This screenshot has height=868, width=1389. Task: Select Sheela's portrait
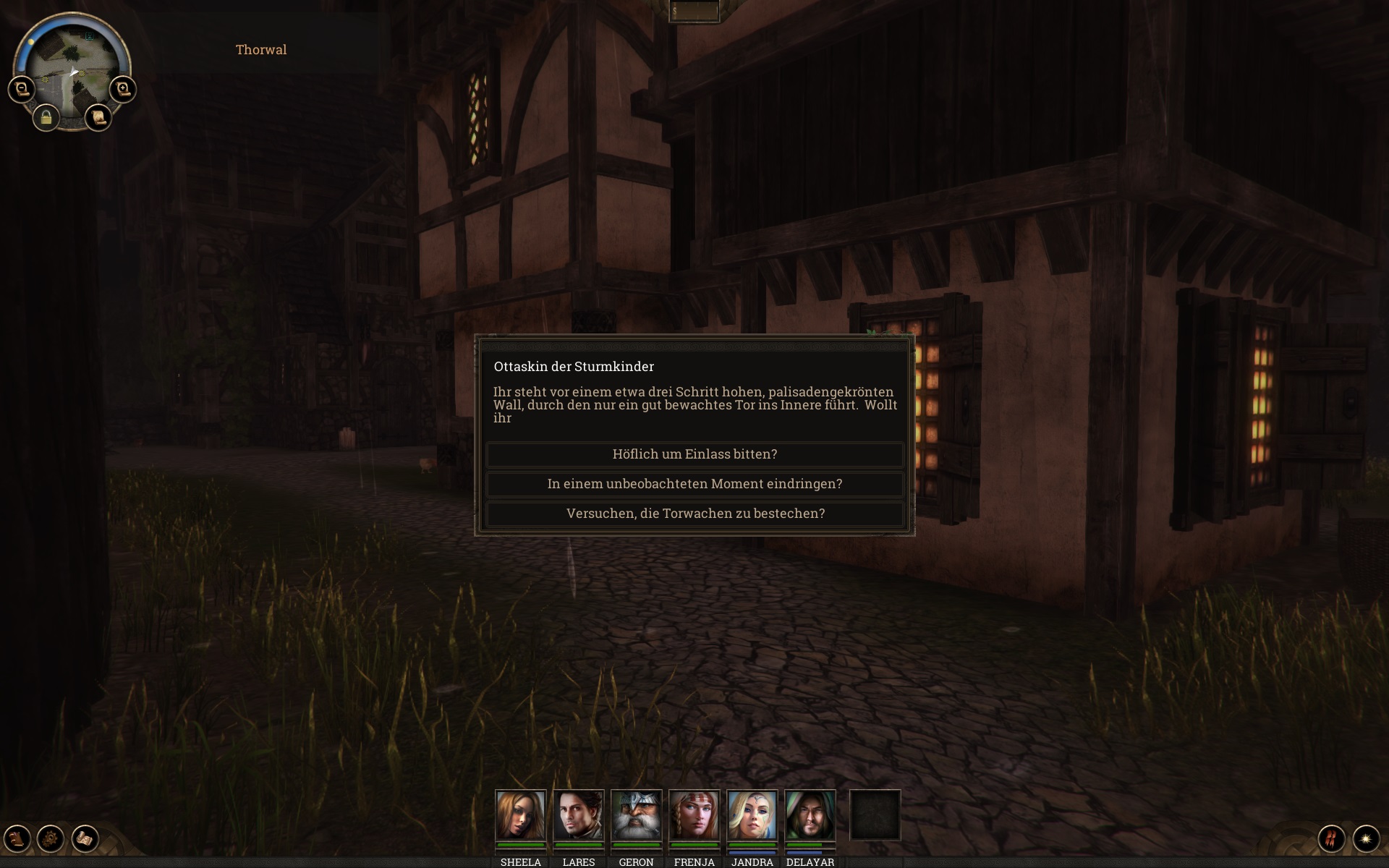pos(521,815)
